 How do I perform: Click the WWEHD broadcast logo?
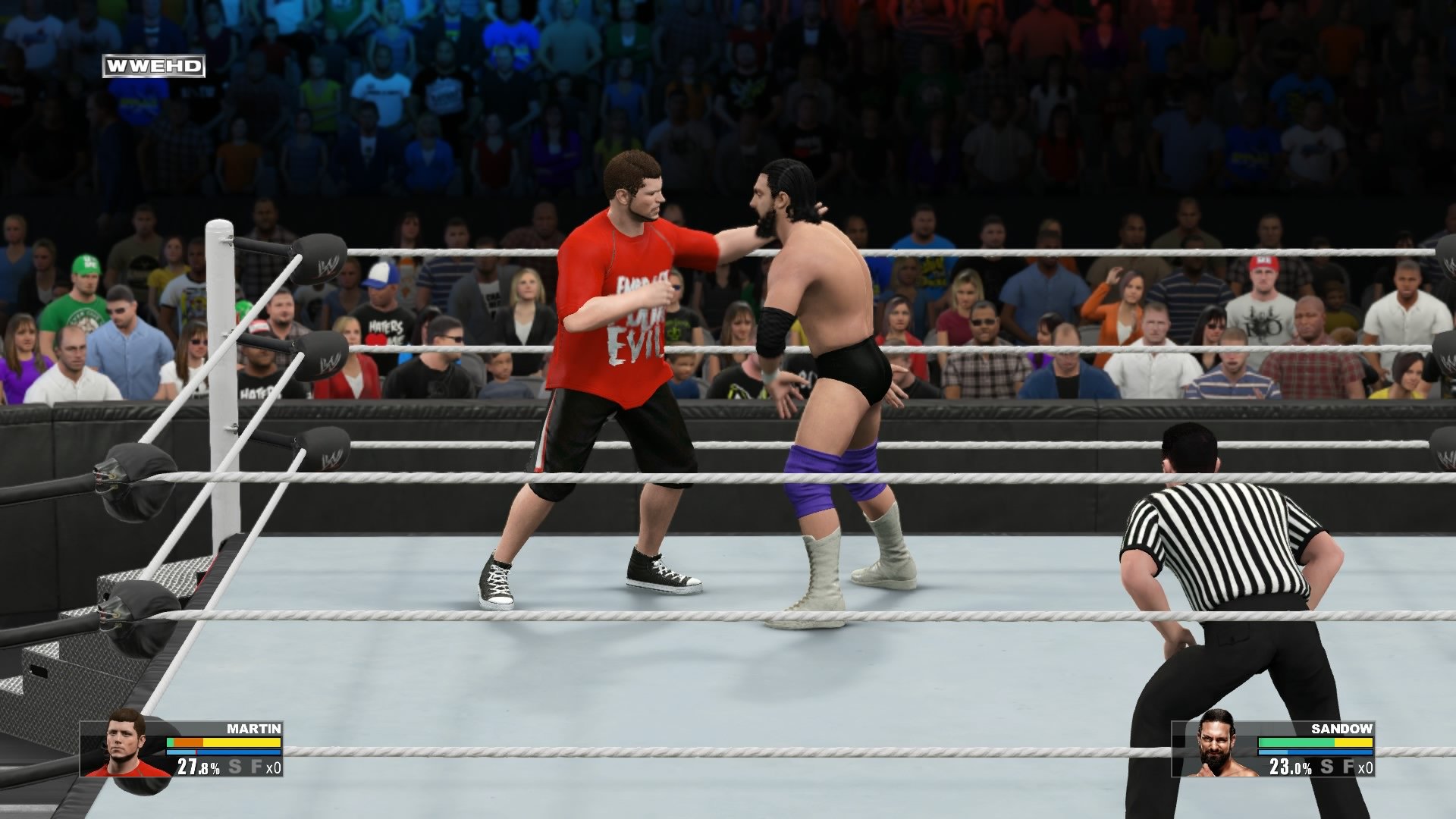[x=155, y=67]
